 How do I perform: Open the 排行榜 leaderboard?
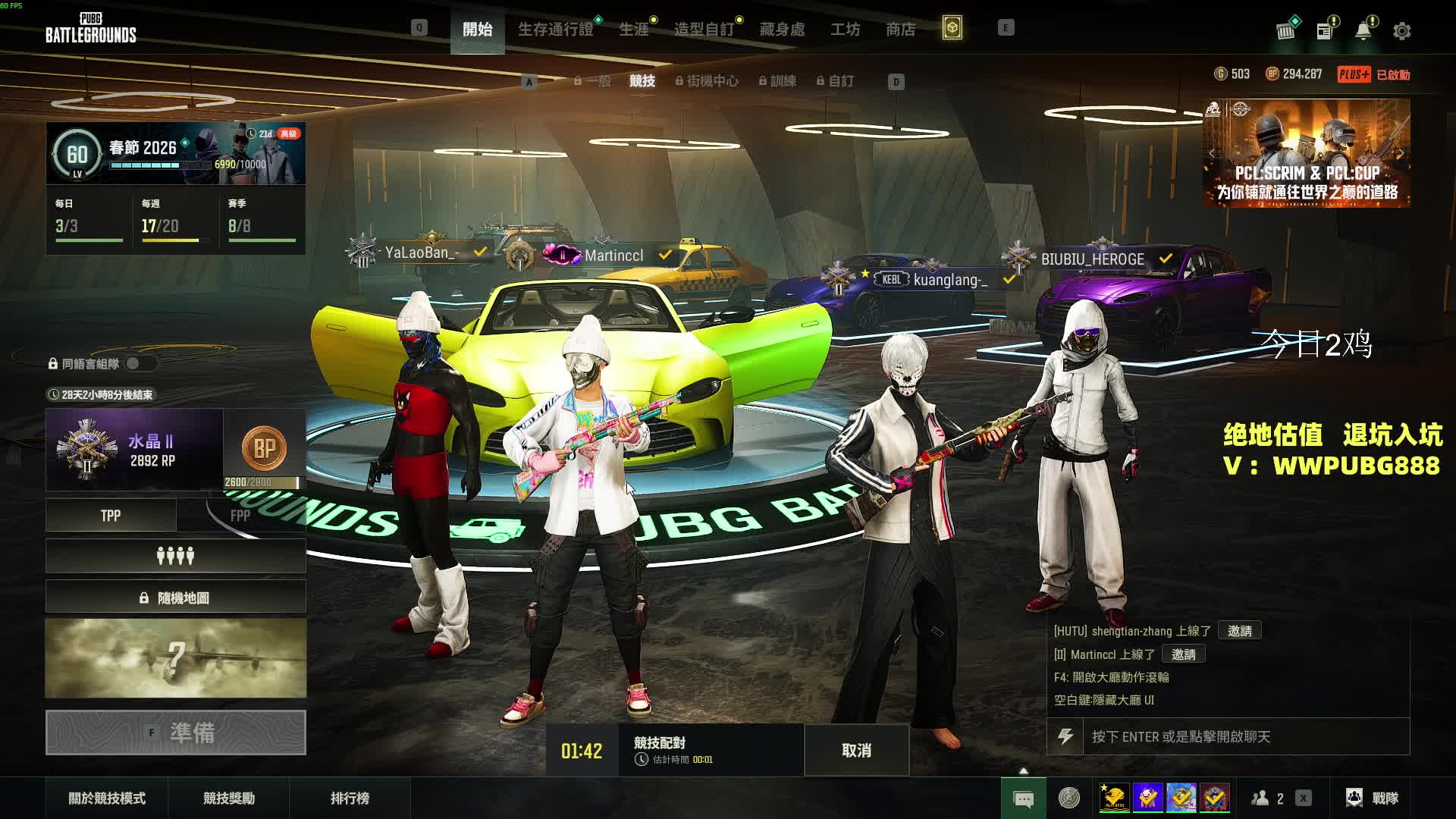350,798
